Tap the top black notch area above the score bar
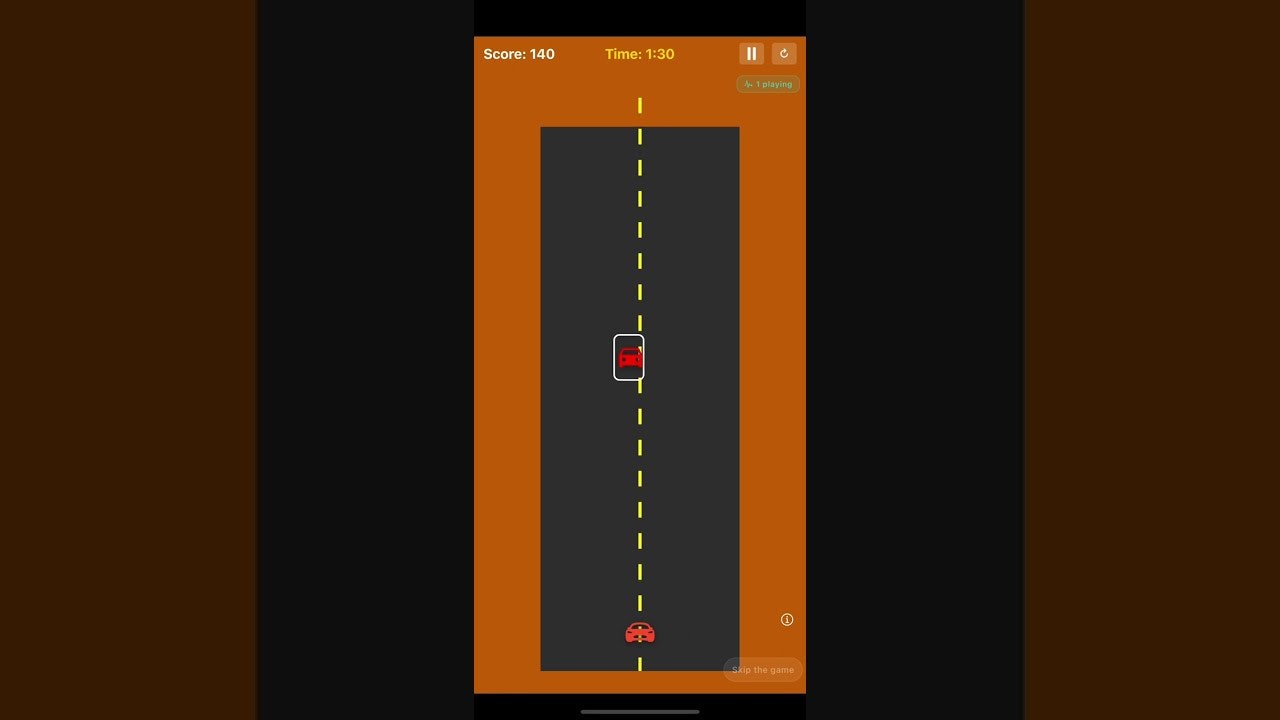 pyautogui.click(x=640, y=17)
